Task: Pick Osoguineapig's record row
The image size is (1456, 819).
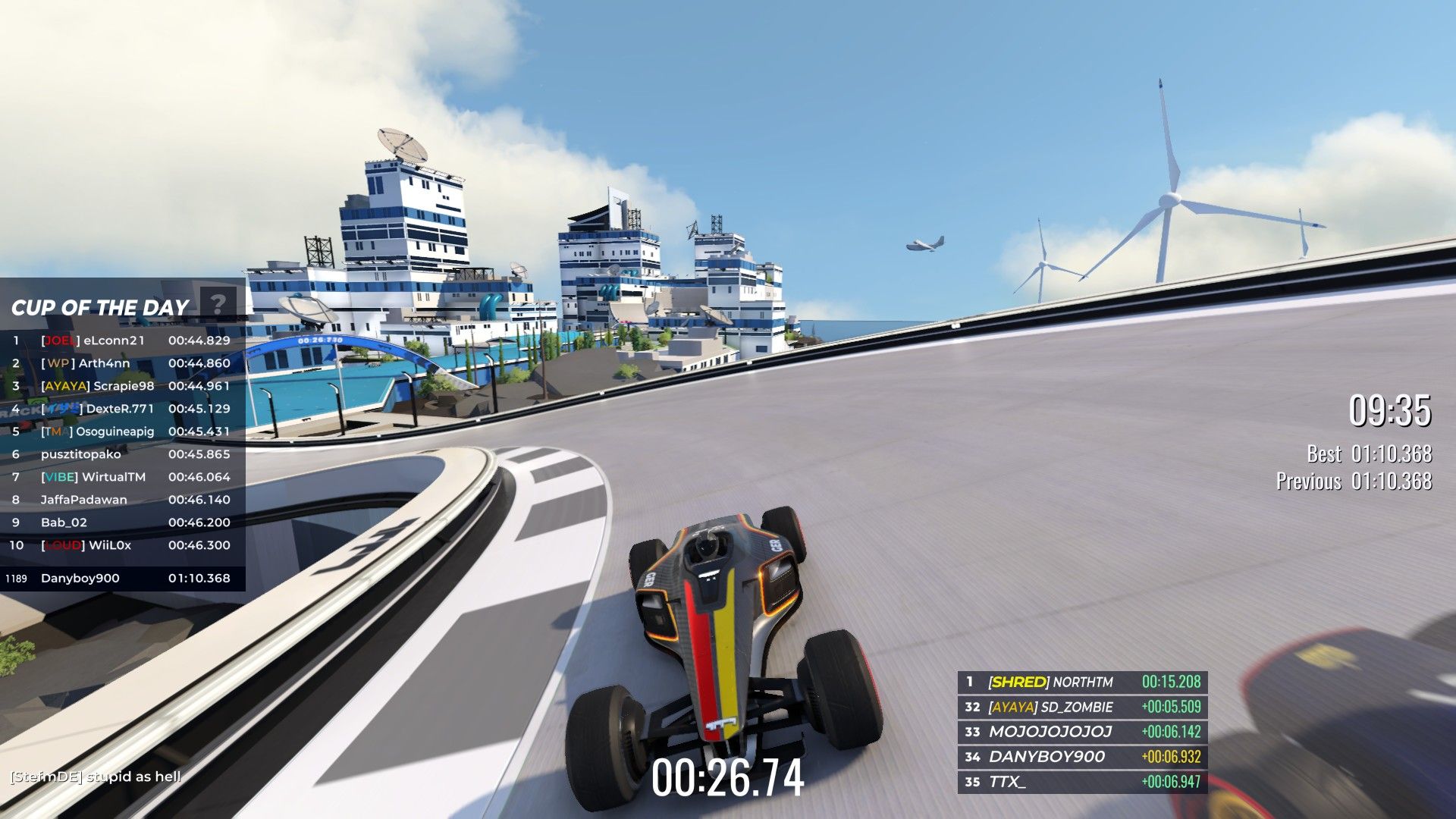Action: [121, 431]
